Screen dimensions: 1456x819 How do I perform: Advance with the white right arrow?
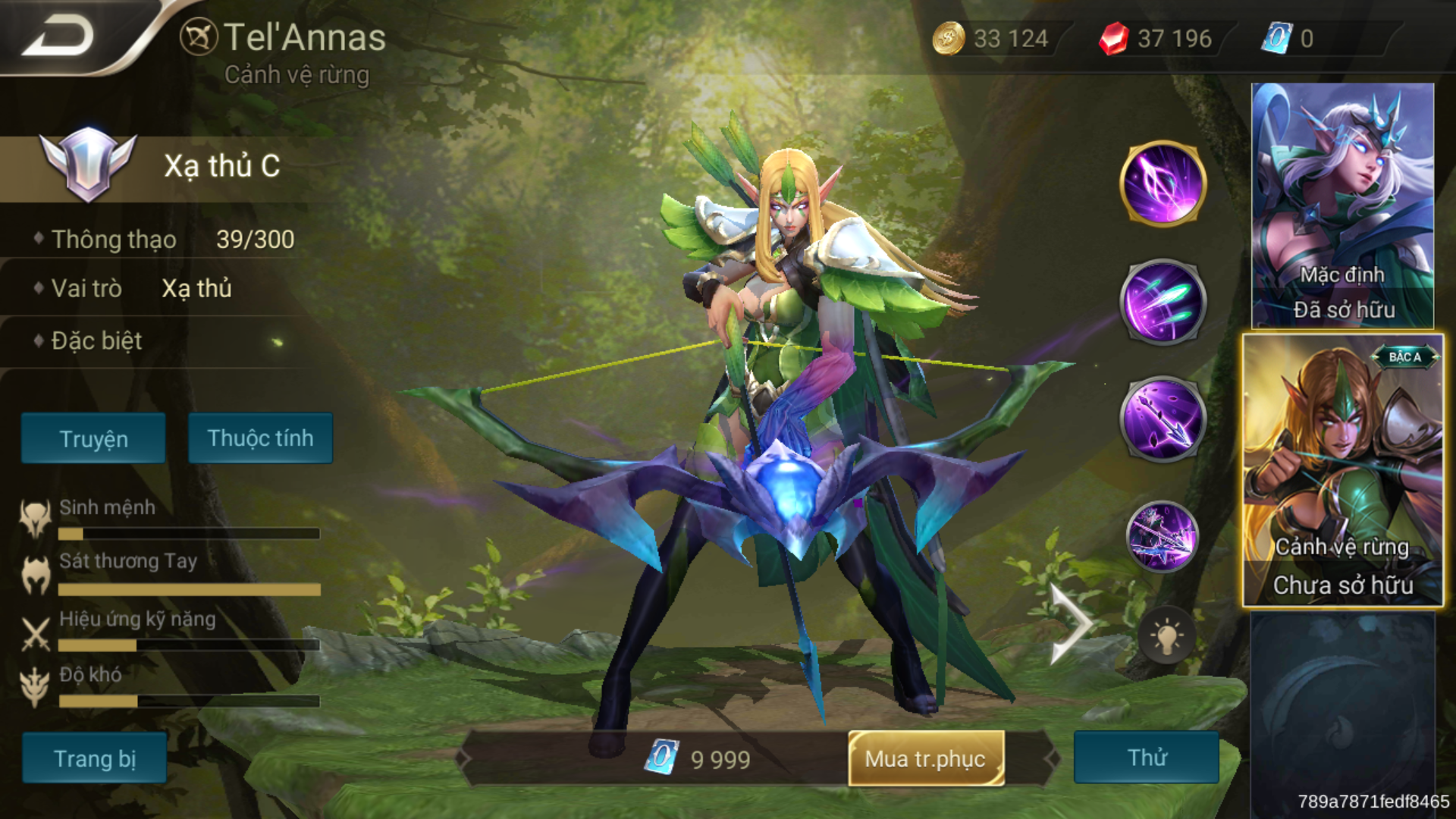coord(1071,625)
